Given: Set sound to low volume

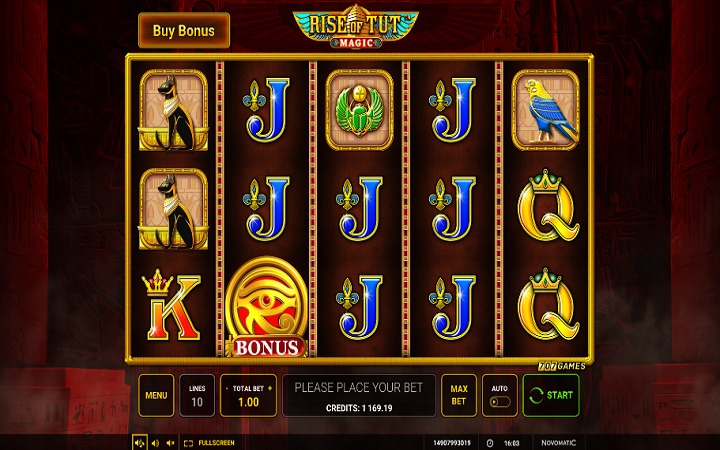Looking at the screenshot, I should (x=155, y=441).
